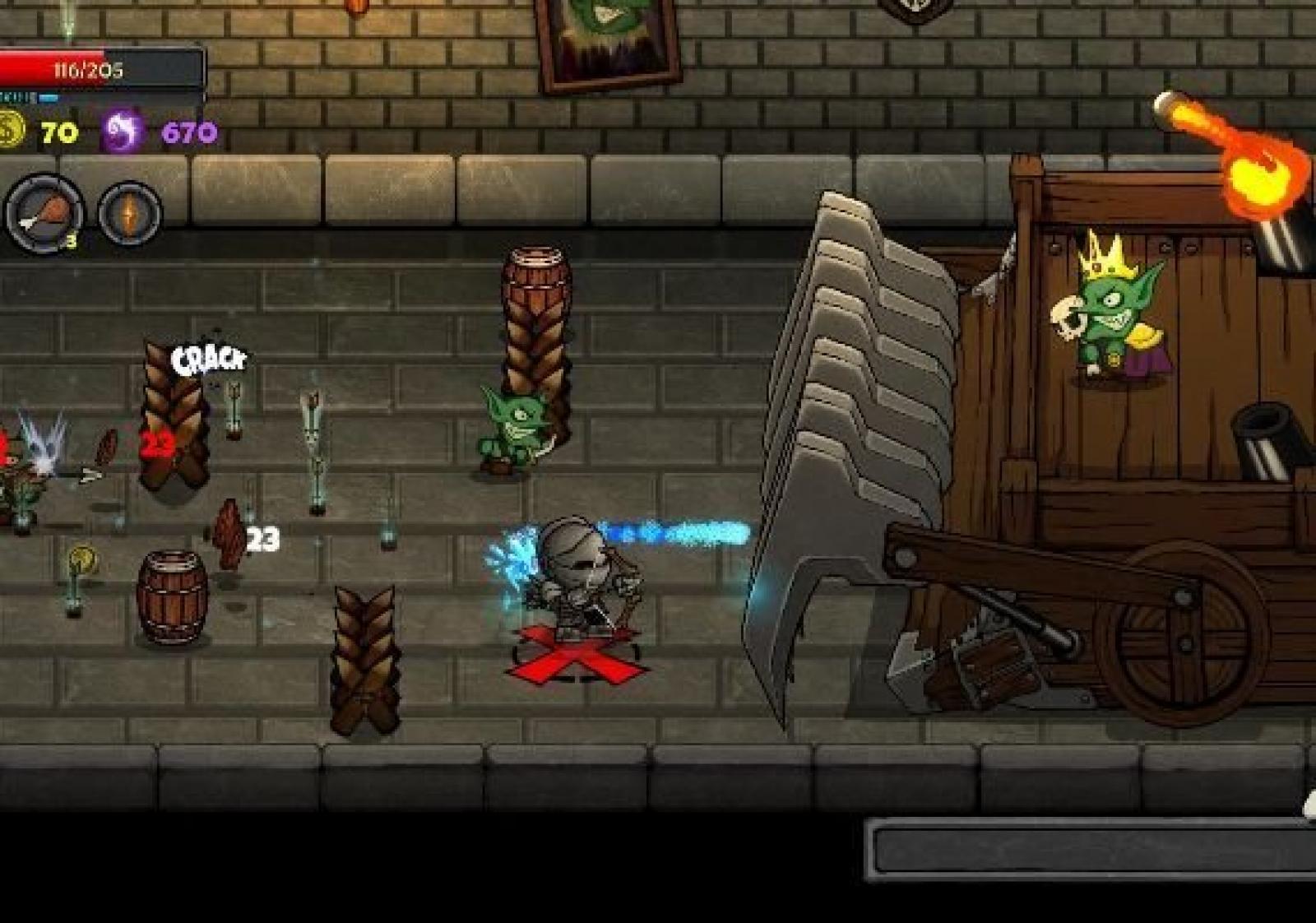This screenshot has width=1316, height=923.
Task: Use the chicken drumstick food slot
Action: (44, 212)
